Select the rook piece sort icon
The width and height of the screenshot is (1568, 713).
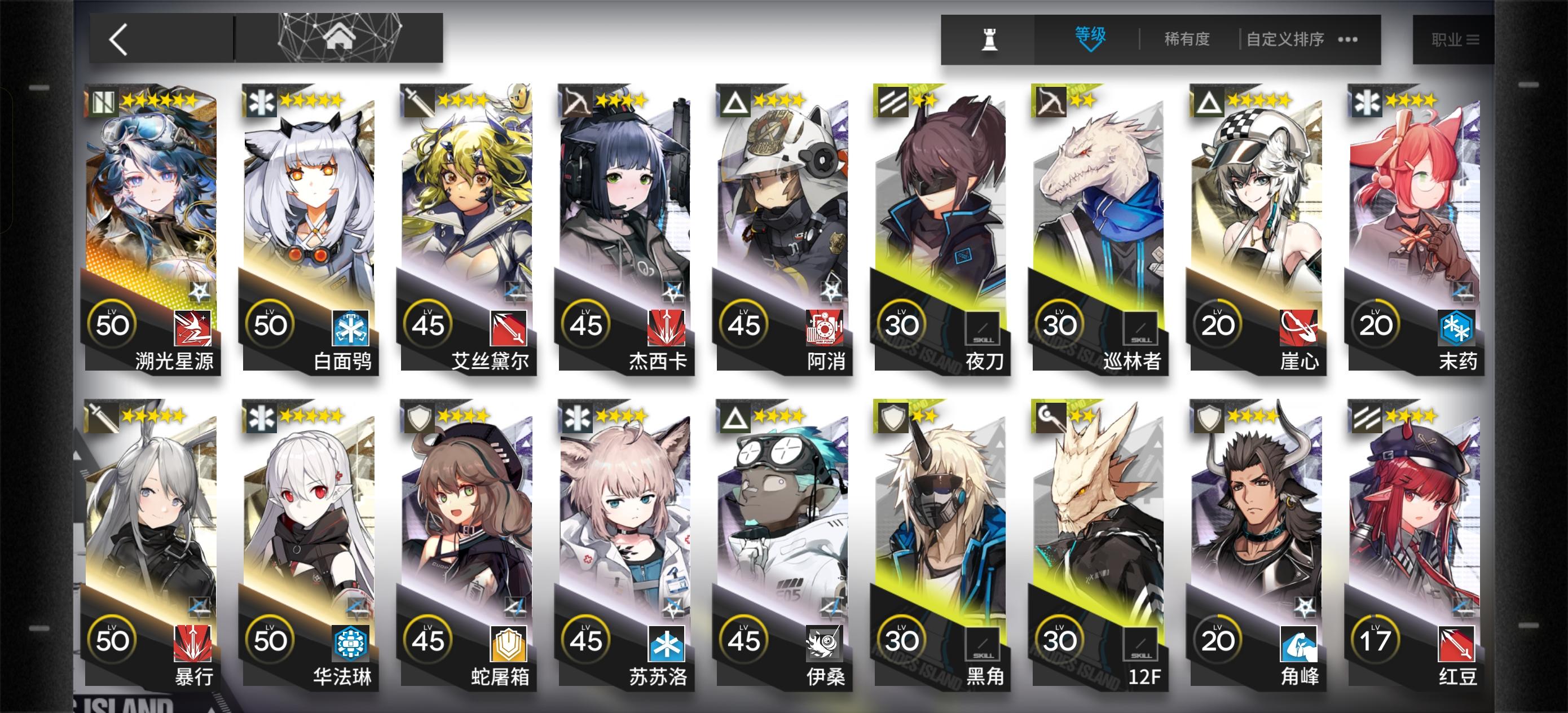coord(989,39)
